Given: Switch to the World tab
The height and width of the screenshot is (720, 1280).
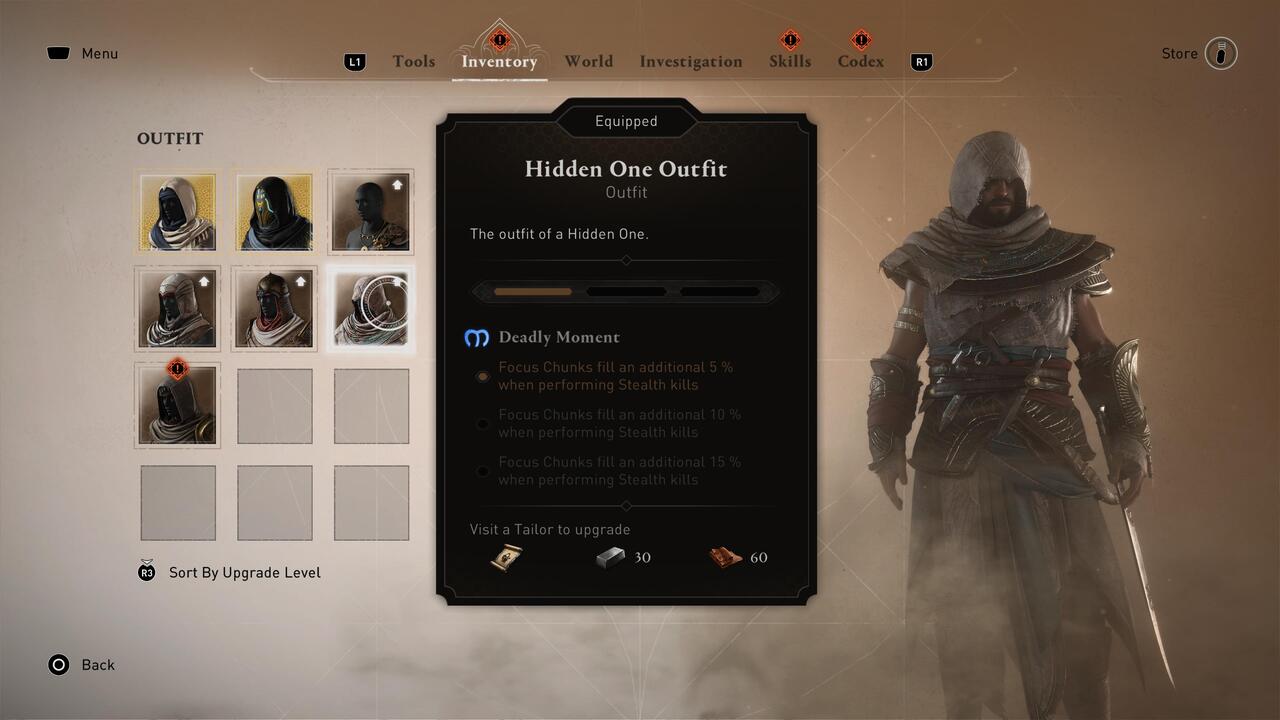Looking at the screenshot, I should (x=588, y=61).
